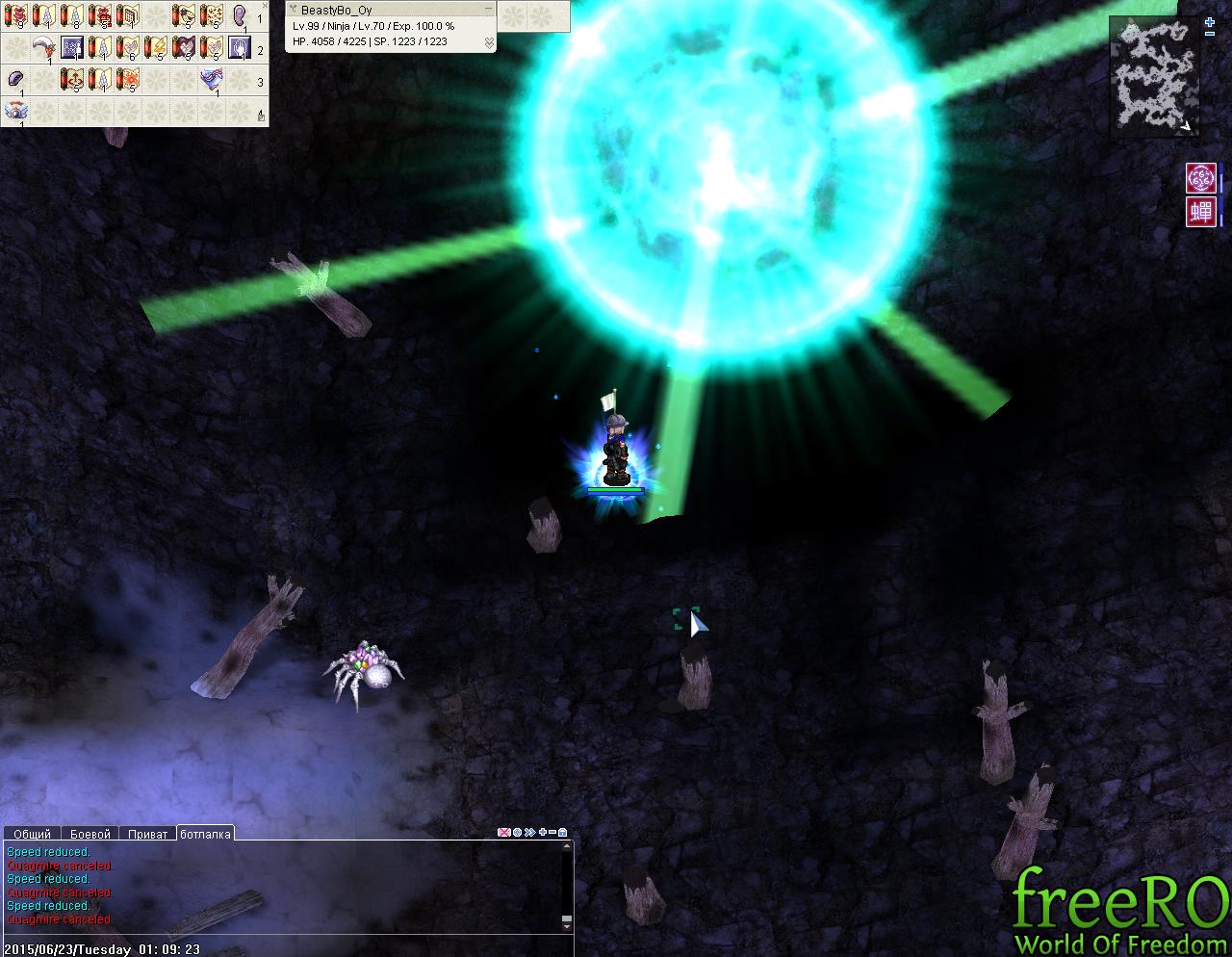
Task: Activate the white crescent blade hotkey item
Action: pos(43,47)
